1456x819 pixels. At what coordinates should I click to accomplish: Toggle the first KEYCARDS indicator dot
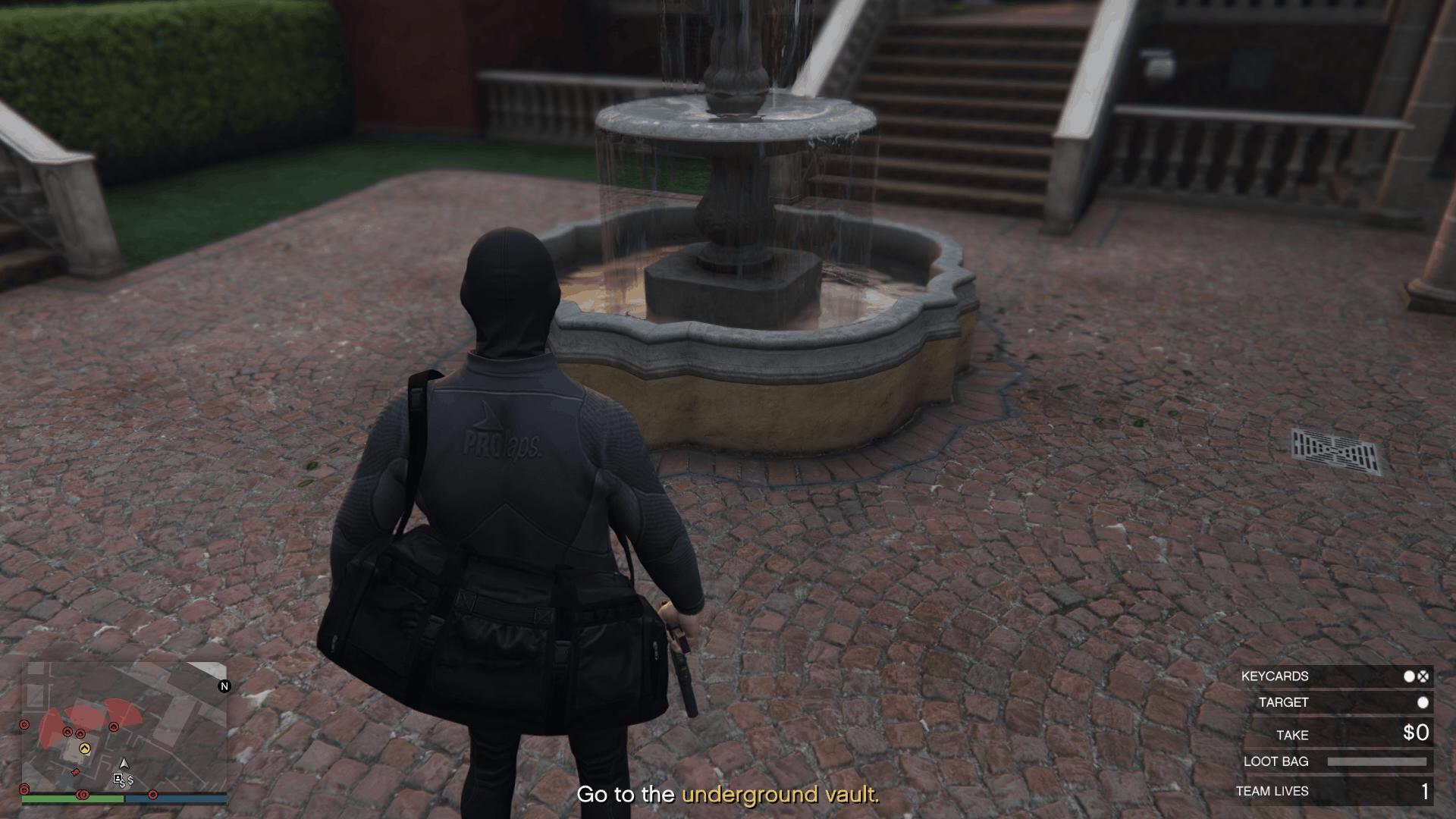pyautogui.click(x=1409, y=677)
